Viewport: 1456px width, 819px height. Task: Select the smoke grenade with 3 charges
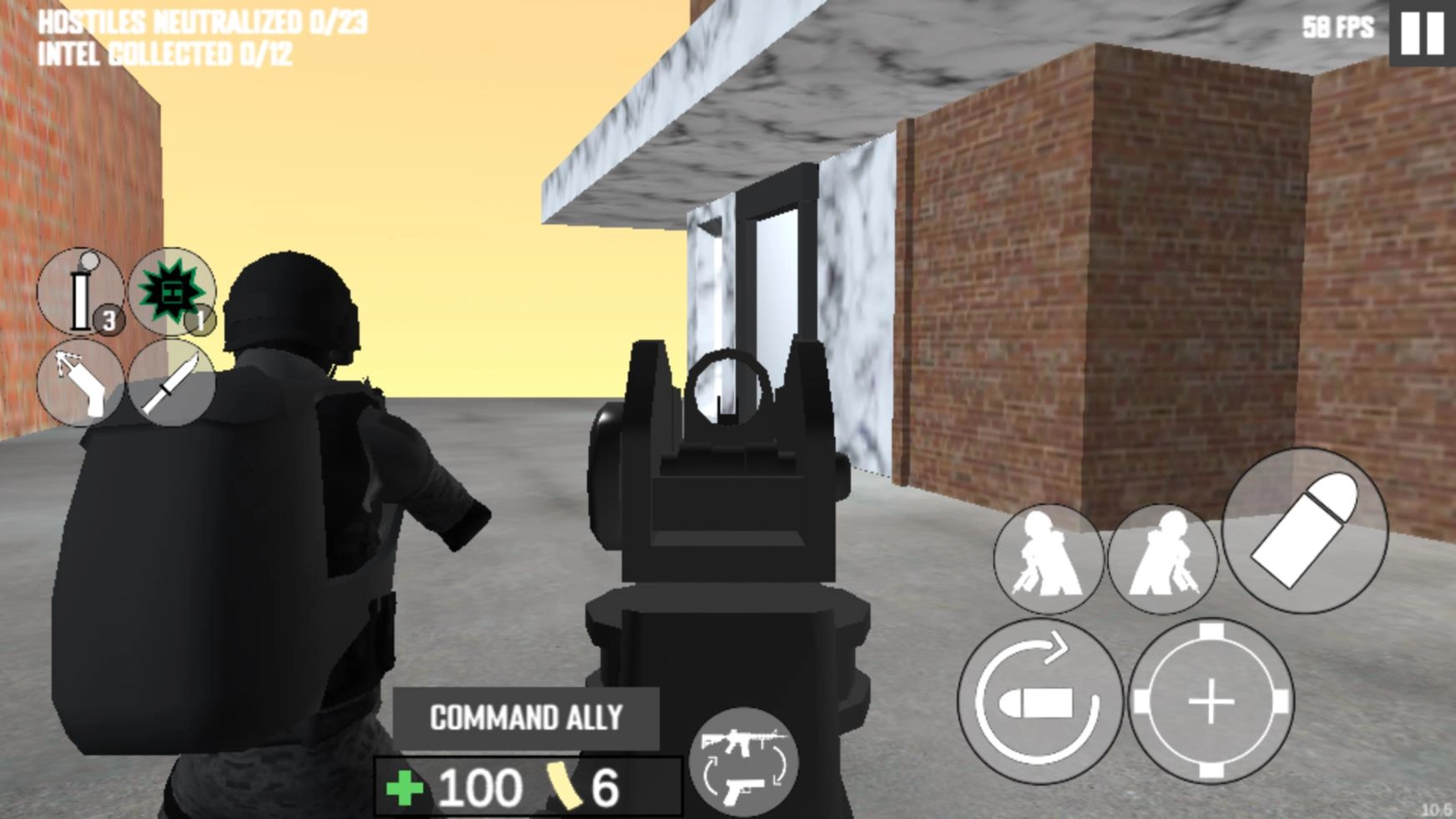coord(79,292)
